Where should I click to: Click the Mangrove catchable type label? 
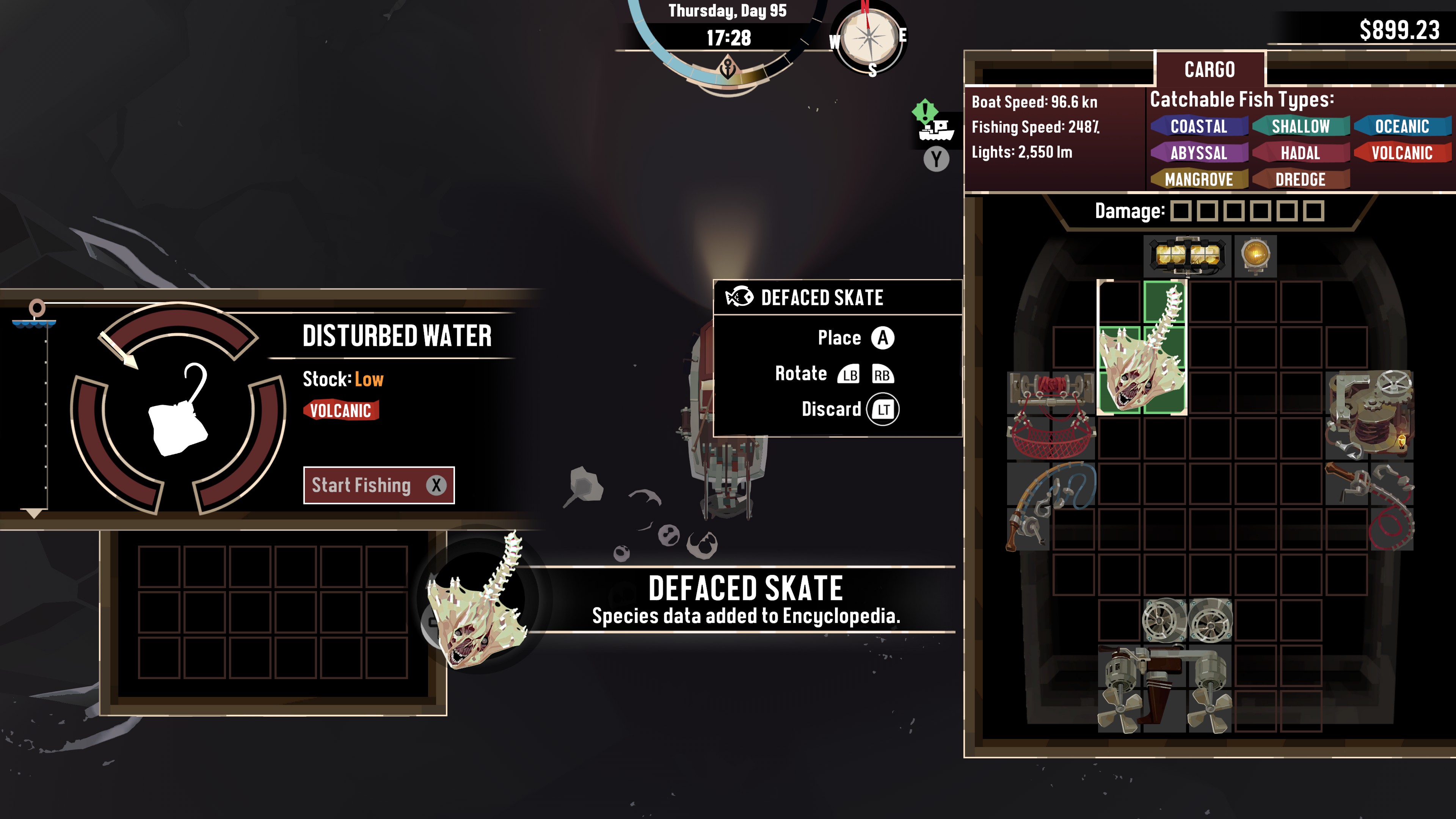coord(1198,180)
